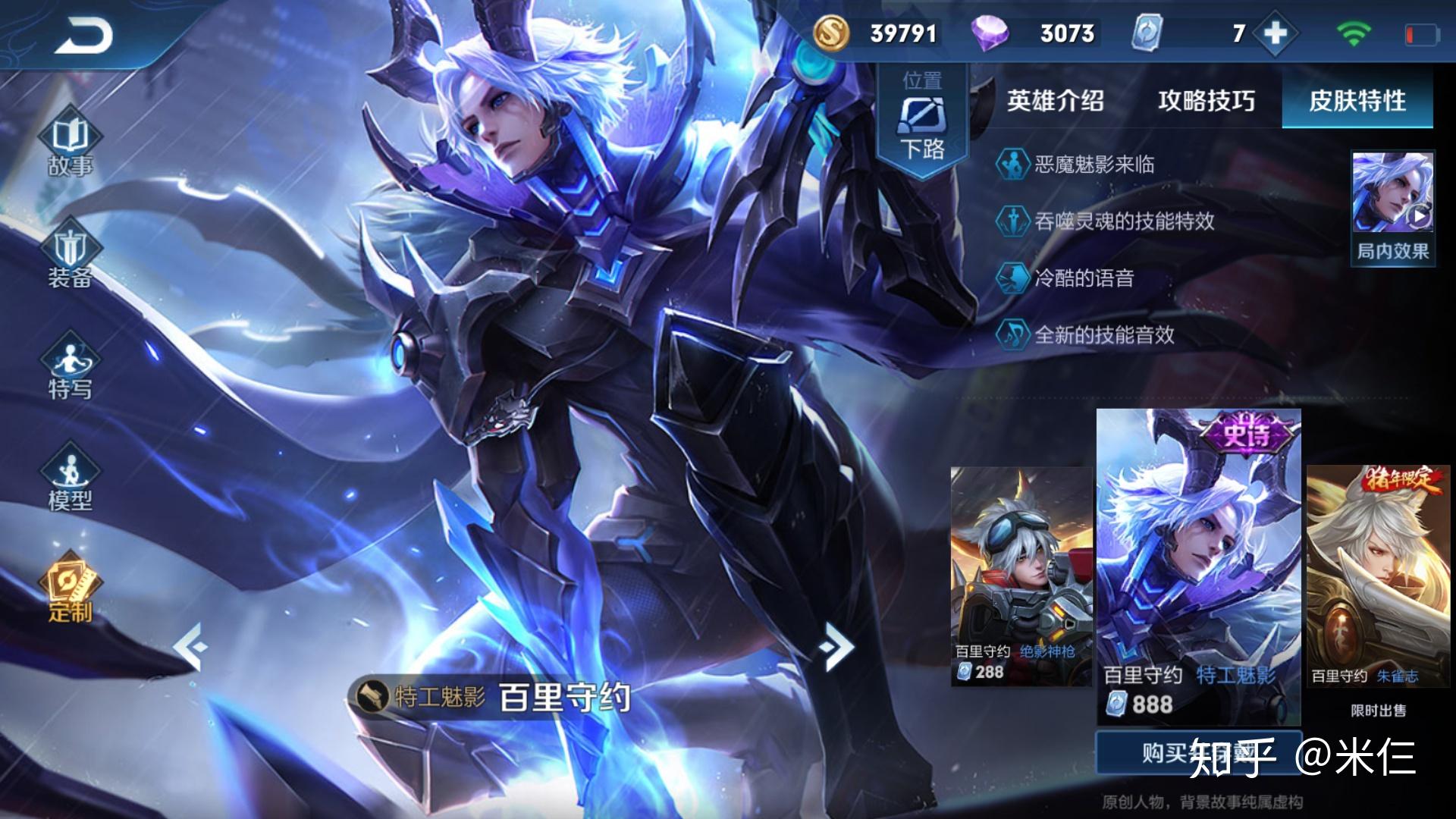The width and height of the screenshot is (1456, 819).
Task: Switch to the 英雄介绍 tab
Action: click(x=1055, y=101)
